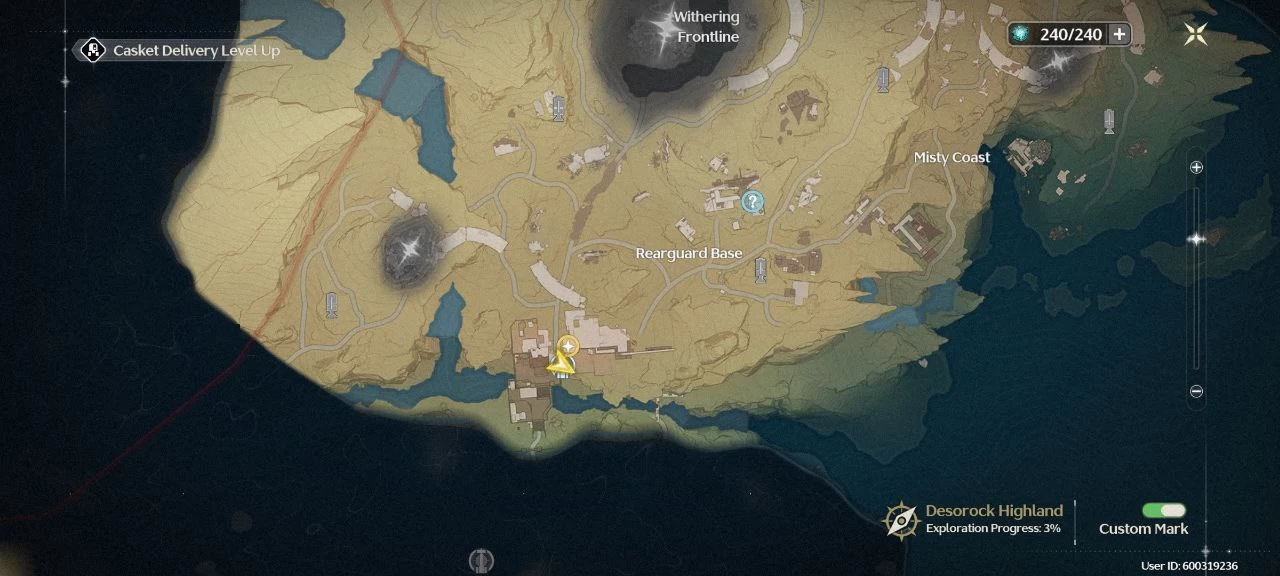This screenshot has width=1280, height=576.
Task: Click the map zoom slider handle
Action: pos(1196,239)
